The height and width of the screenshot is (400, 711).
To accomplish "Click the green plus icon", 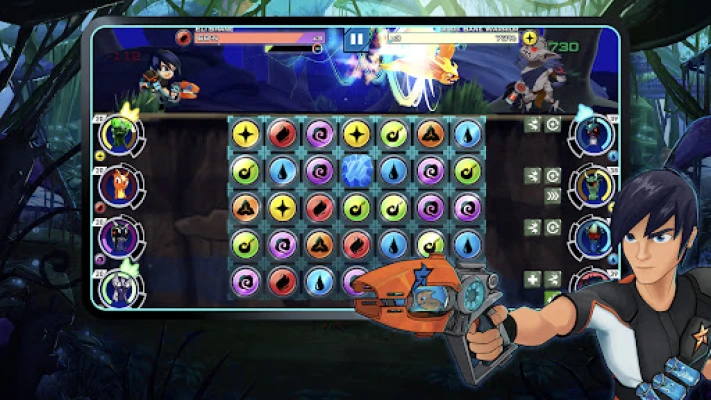I will tap(533, 279).
